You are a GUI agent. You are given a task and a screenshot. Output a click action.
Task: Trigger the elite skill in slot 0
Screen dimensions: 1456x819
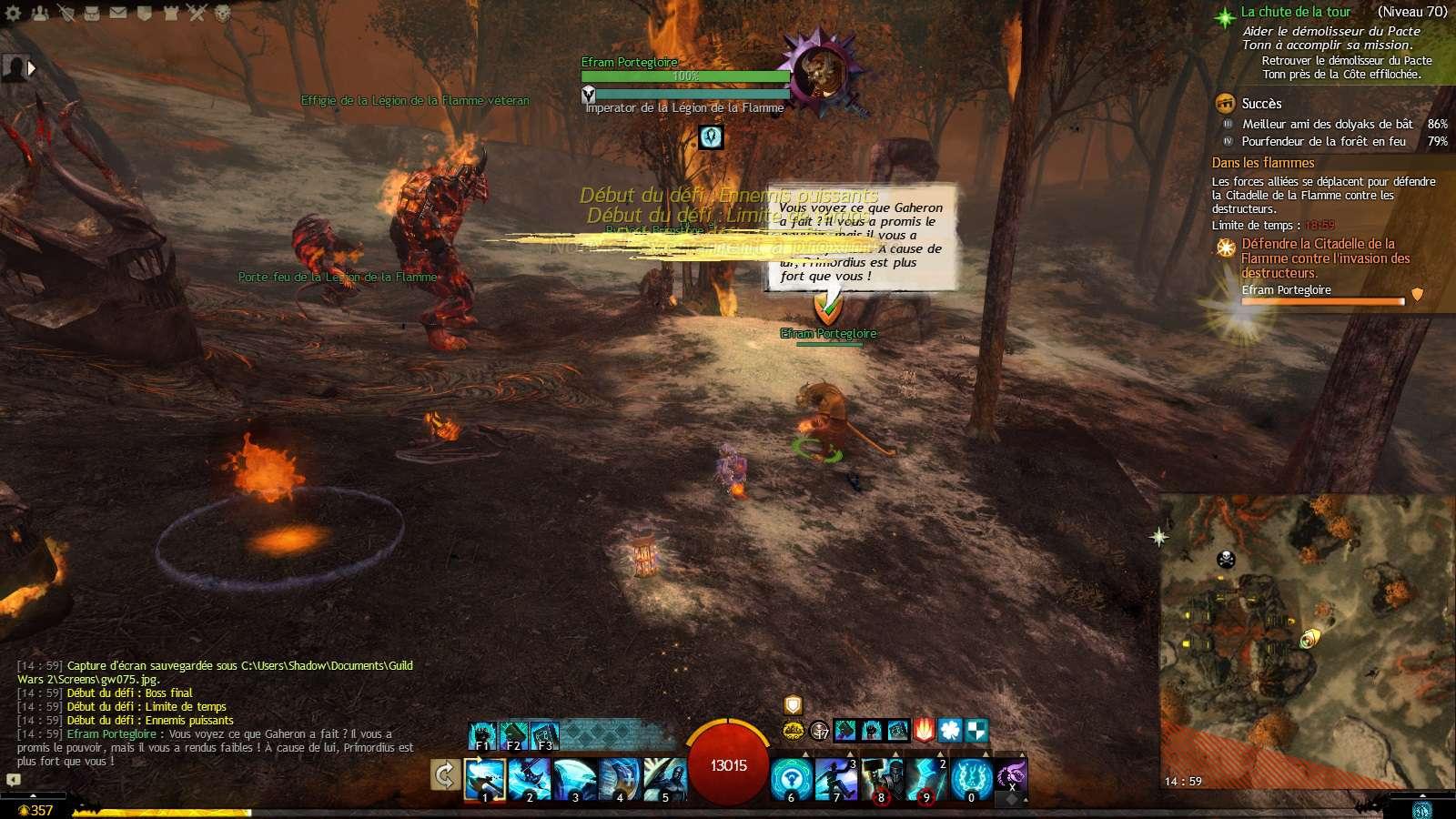click(x=971, y=780)
